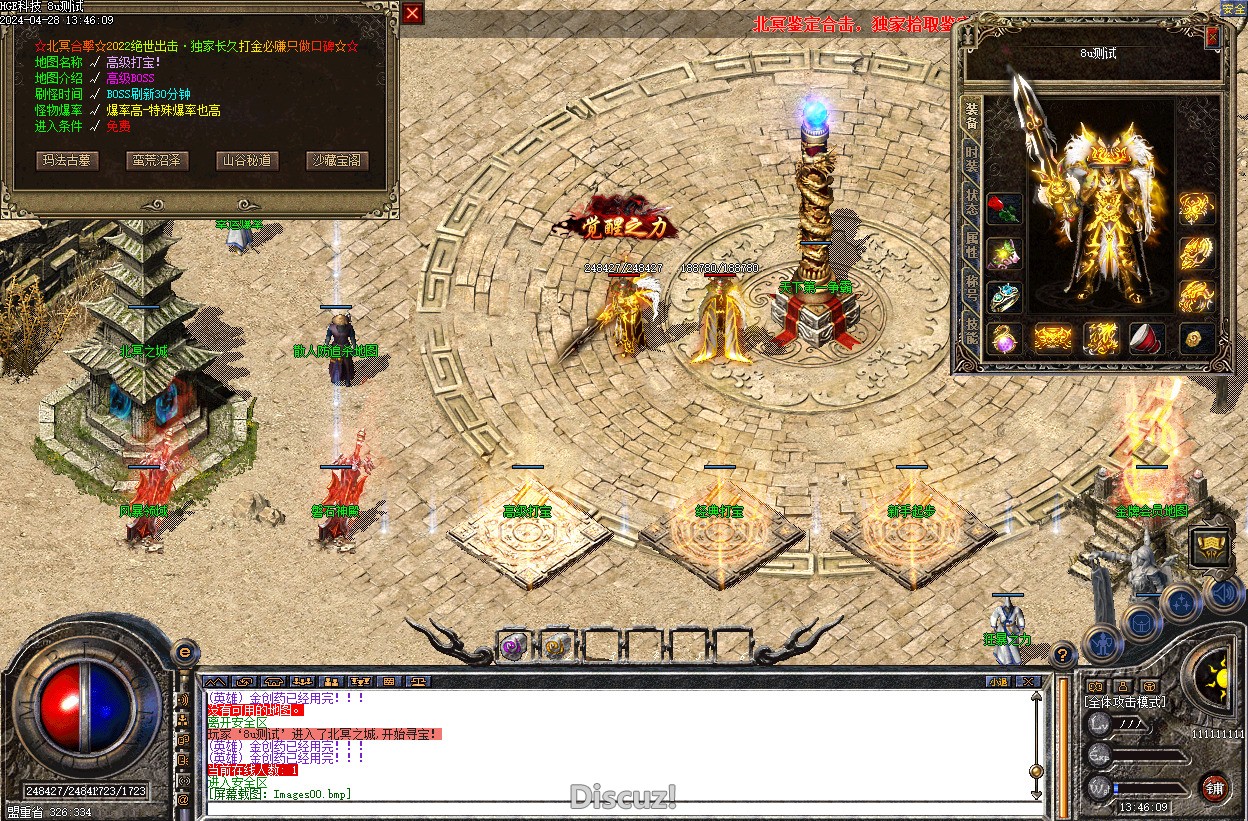This screenshot has height=821, width=1248.
Task: Close the character equipment panel
Action: click(x=1212, y=37)
